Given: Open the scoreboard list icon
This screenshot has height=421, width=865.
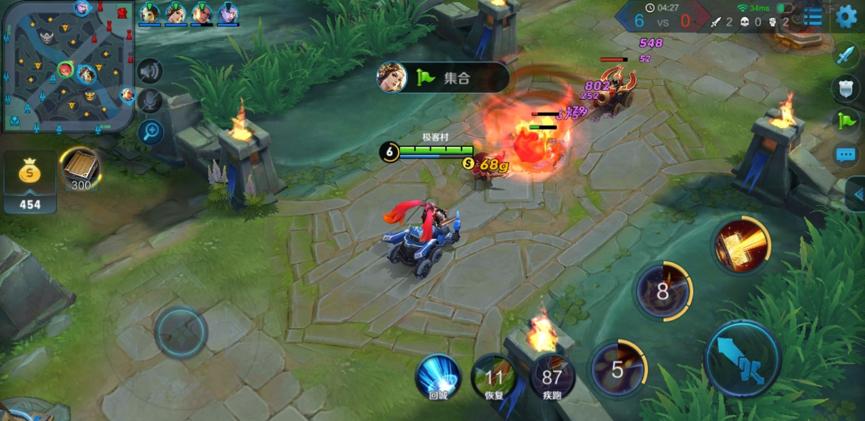Looking at the screenshot, I should point(813,17).
